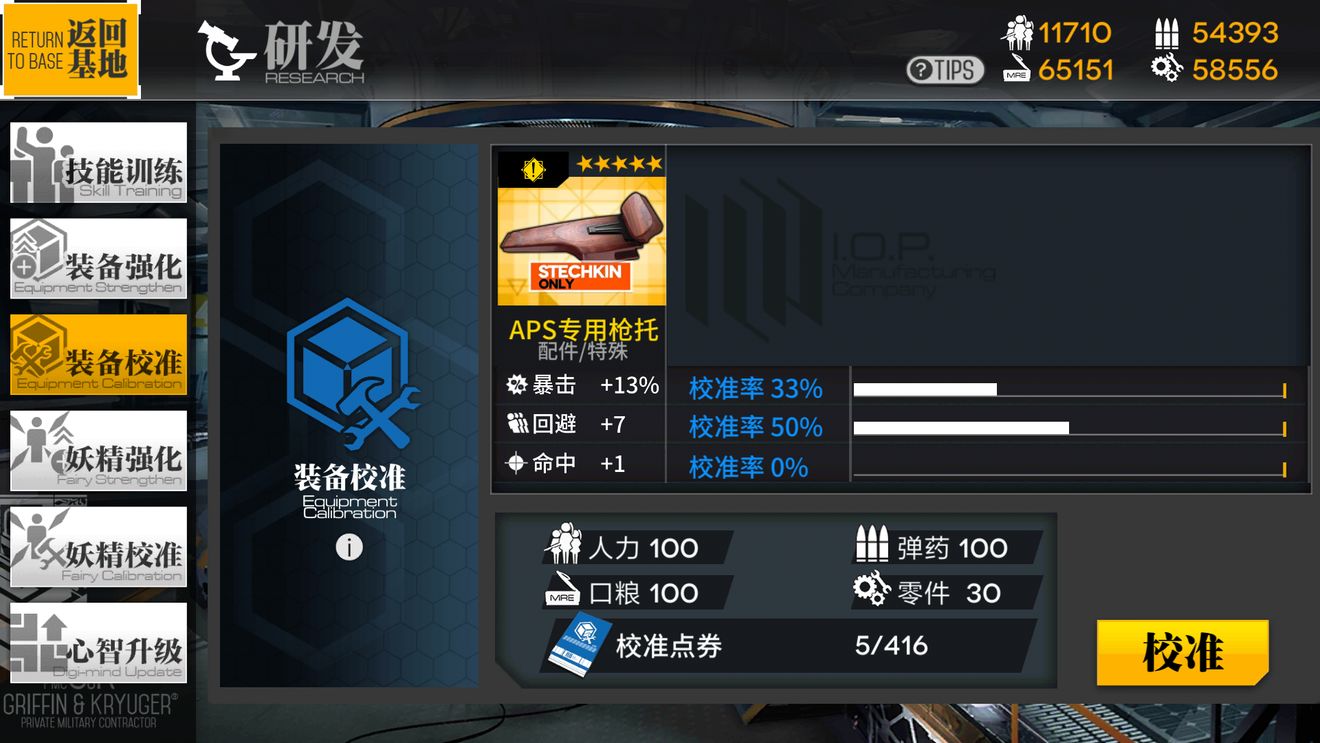Click the parts icon in the cost panel
Image resolution: width=1320 pixels, height=743 pixels.
(x=871, y=592)
